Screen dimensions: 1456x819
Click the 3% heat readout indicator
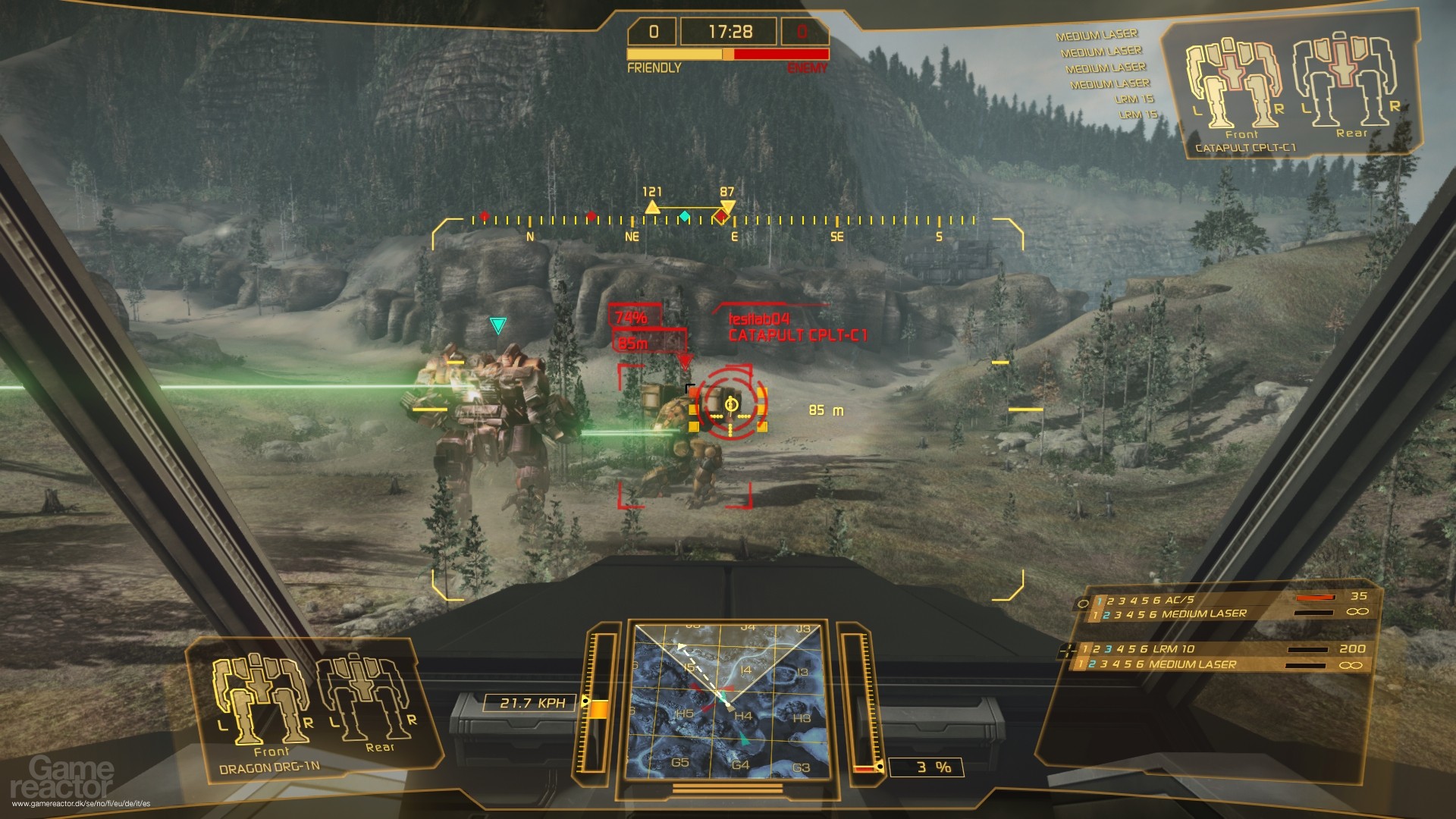pos(934,767)
